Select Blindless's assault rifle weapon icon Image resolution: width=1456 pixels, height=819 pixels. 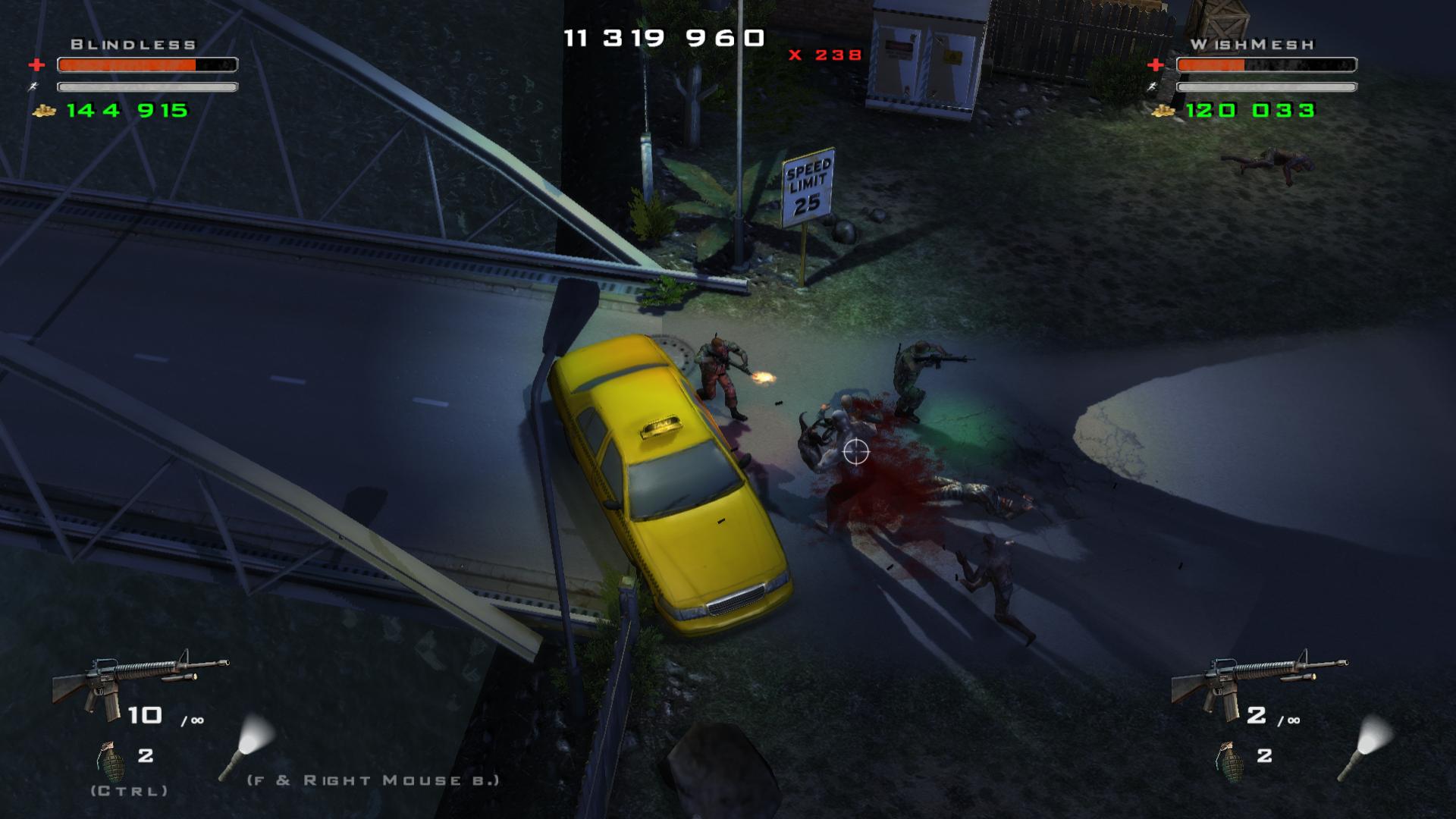(139, 681)
